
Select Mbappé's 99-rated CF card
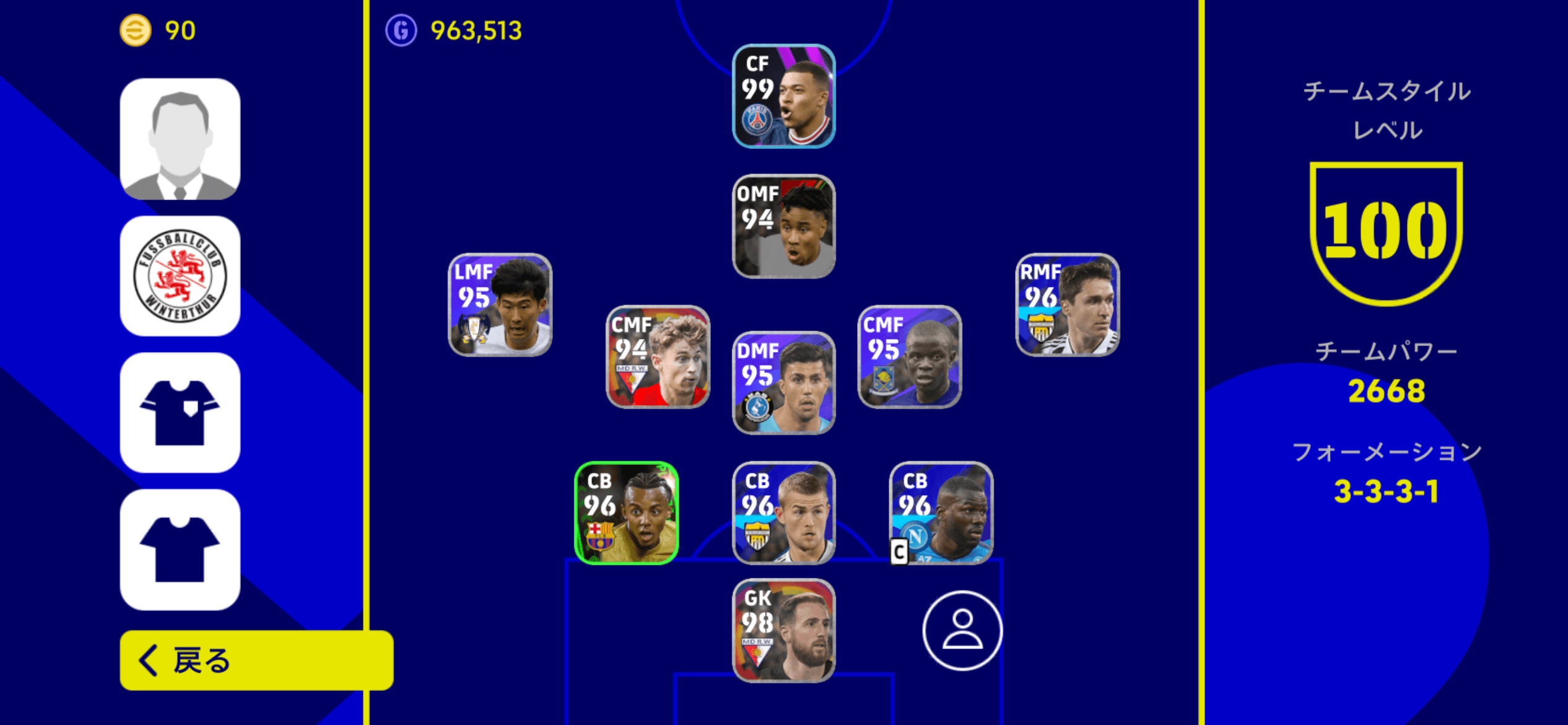pos(783,96)
